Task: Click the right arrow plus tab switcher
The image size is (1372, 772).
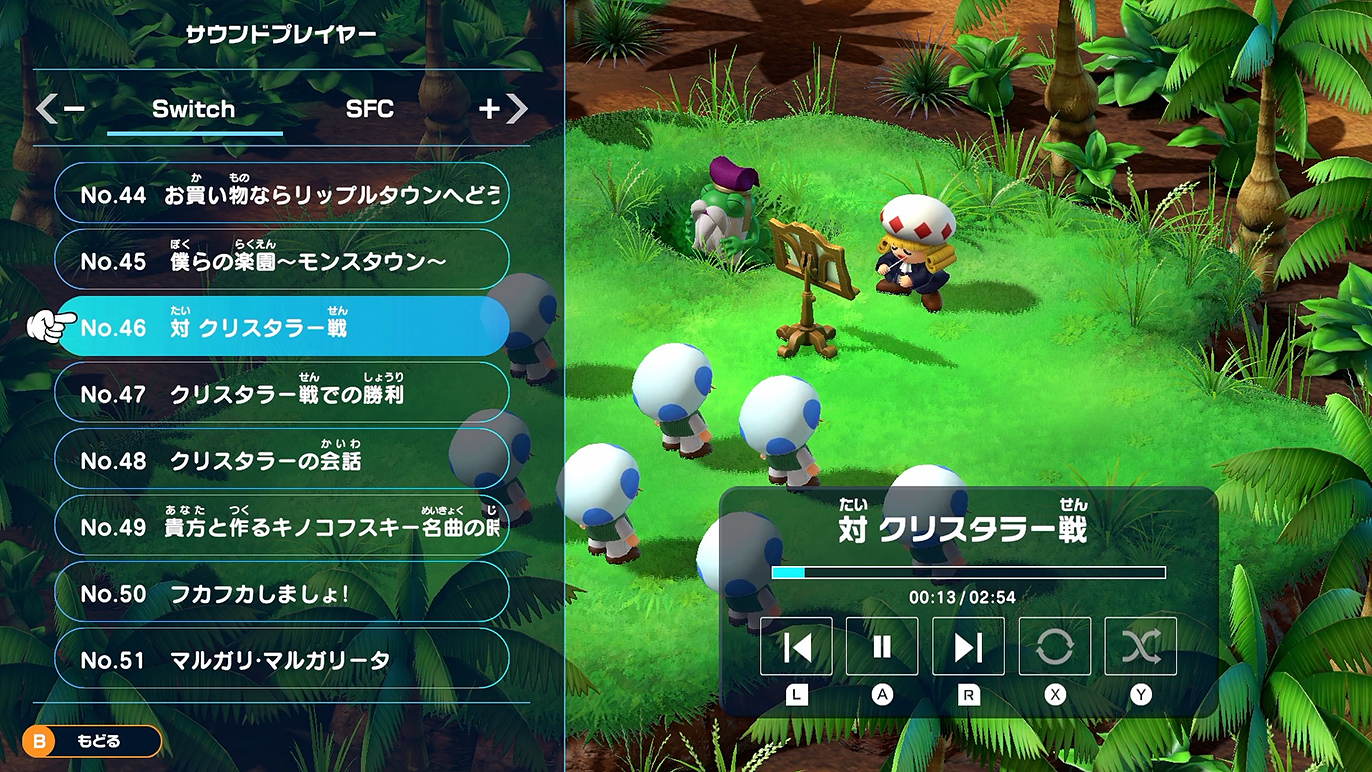Action: pos(503,109)
